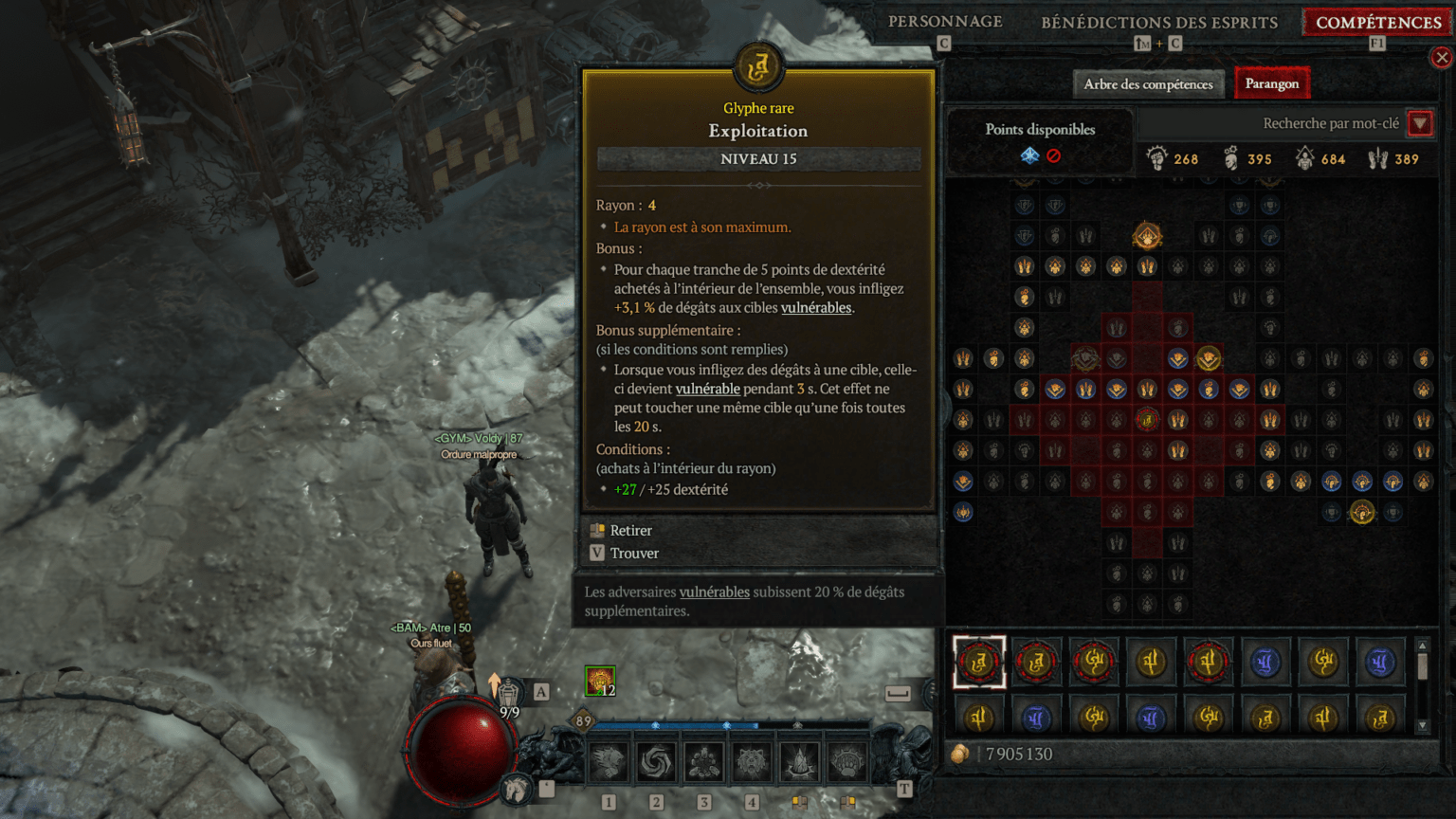Screen dimensions: 1456x819
Task: Choose Trouver in the glyph tooltip
Action: coord(633,554)
